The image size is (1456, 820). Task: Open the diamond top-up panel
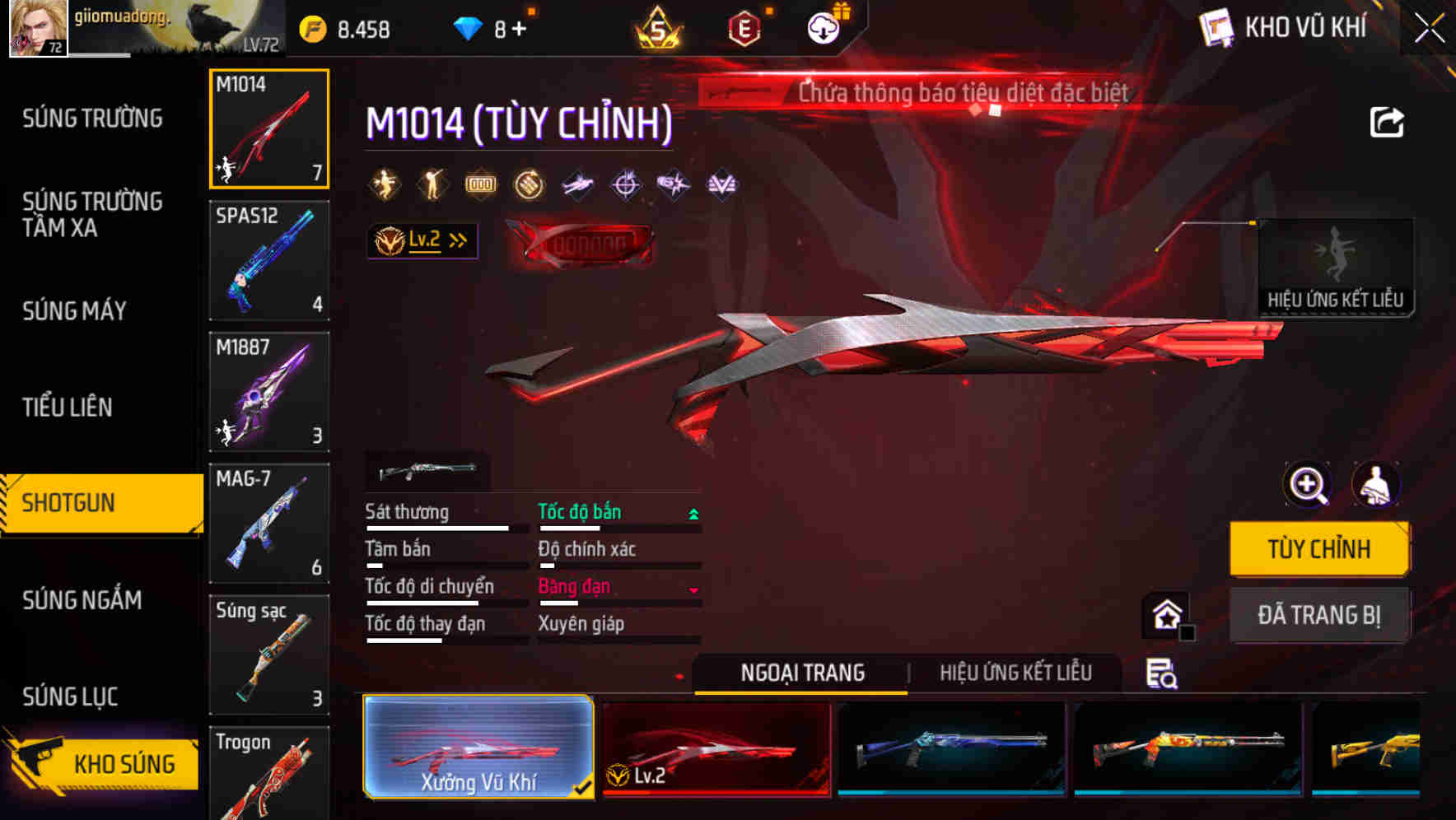coord(469,26)
